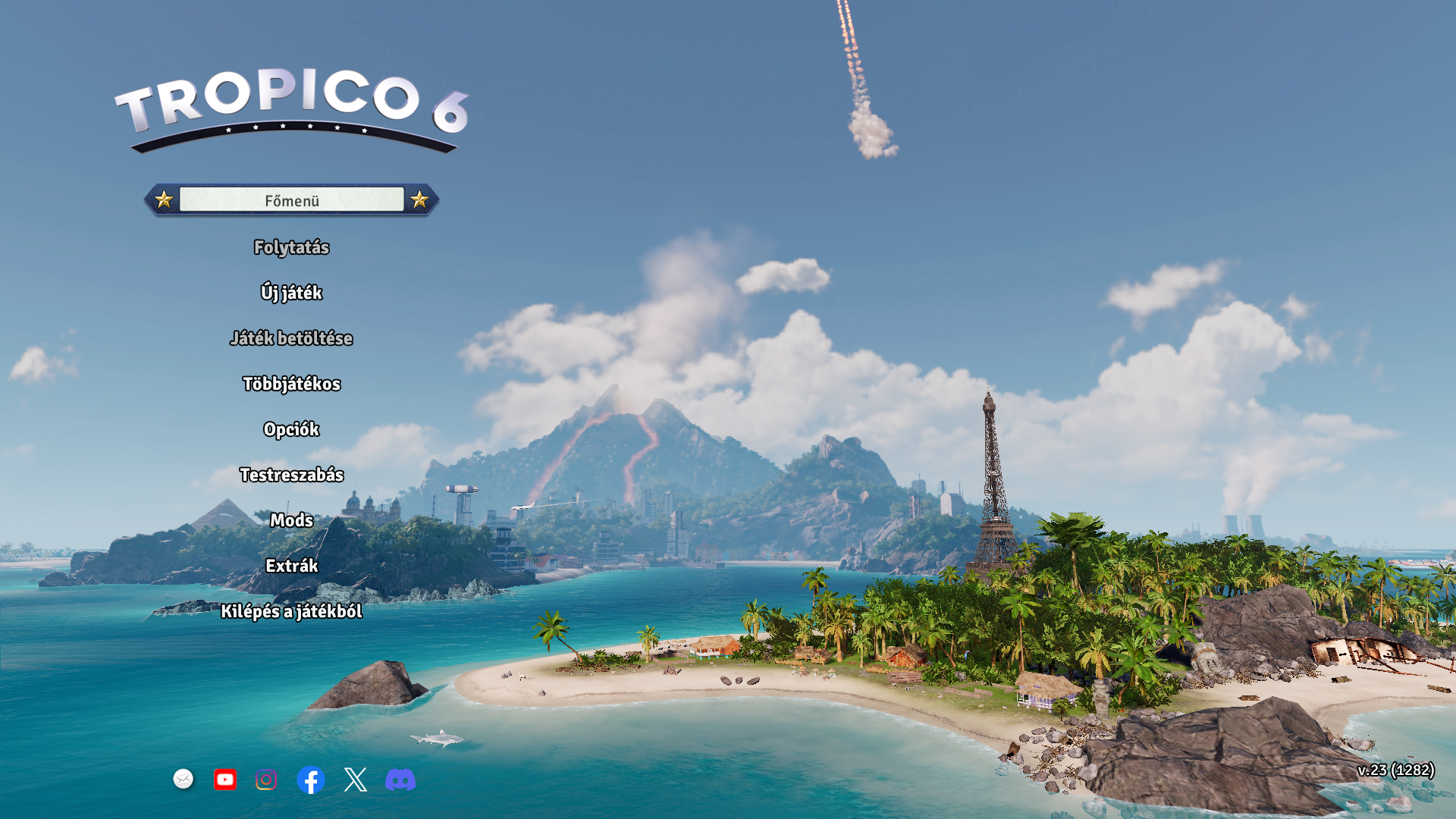The height and width of the screenshot is (819, 1456).
Task: Quit with Kilépés a játékból
Action: coord(291,611)
